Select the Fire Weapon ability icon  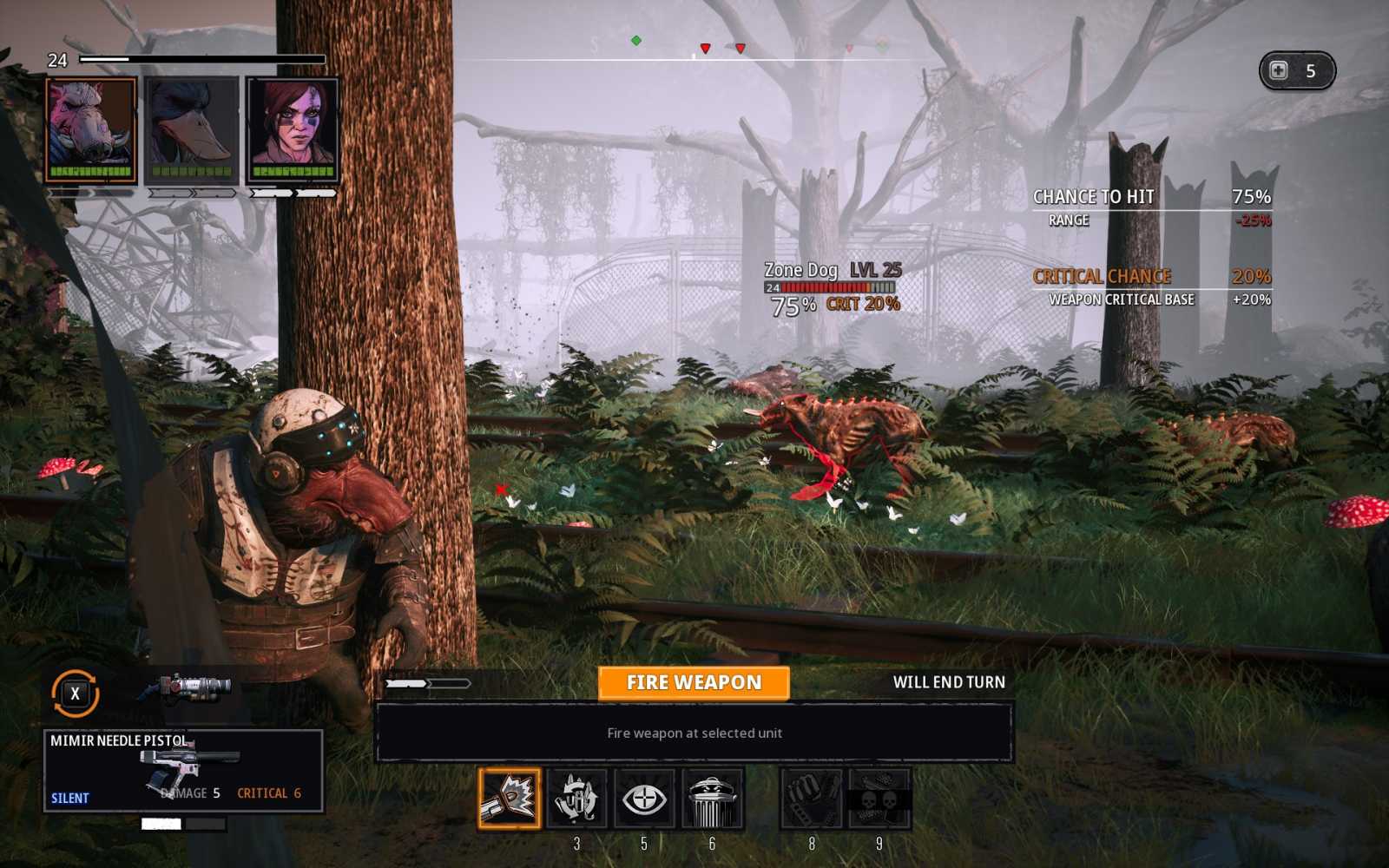(510, 799)
